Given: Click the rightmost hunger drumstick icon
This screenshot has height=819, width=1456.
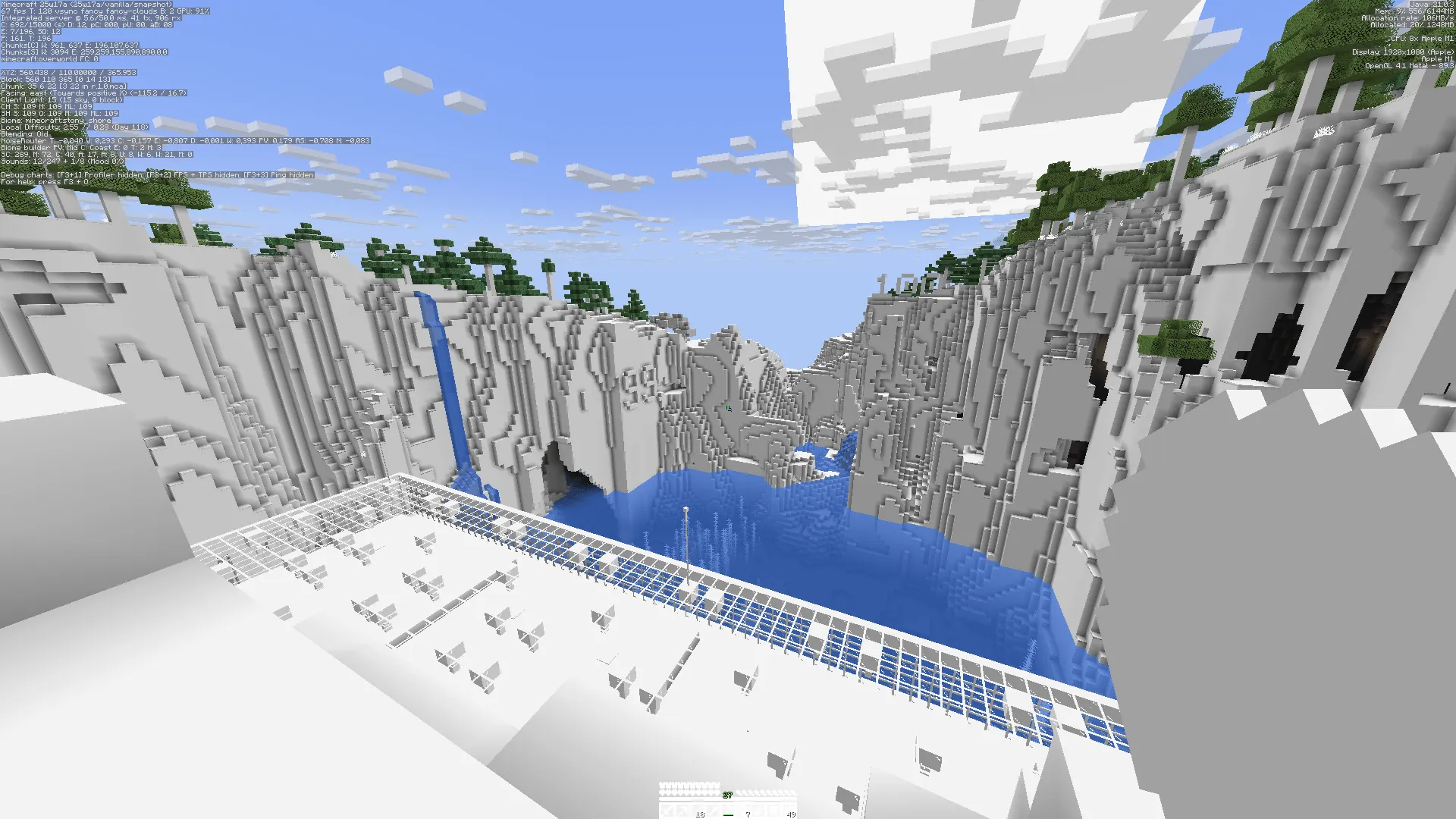Looking at the screenshot, I should (793, 793).
